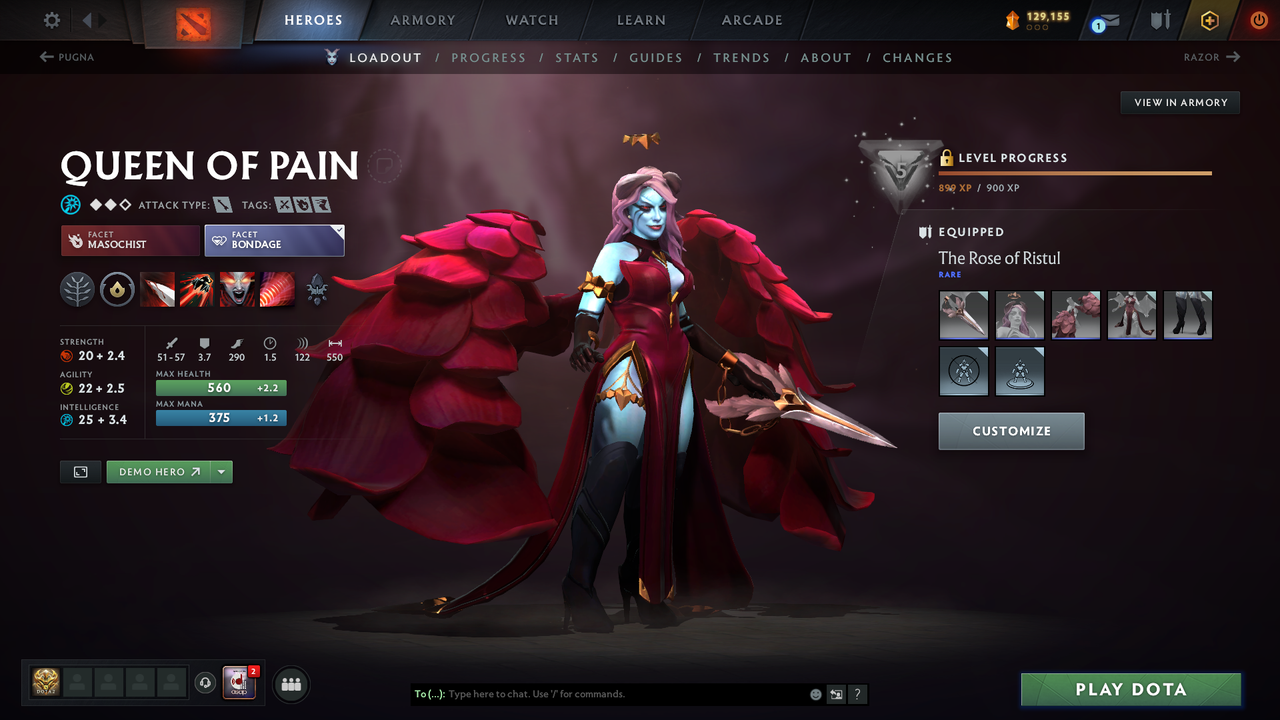Click the power button to quit

click(1257, 19)
